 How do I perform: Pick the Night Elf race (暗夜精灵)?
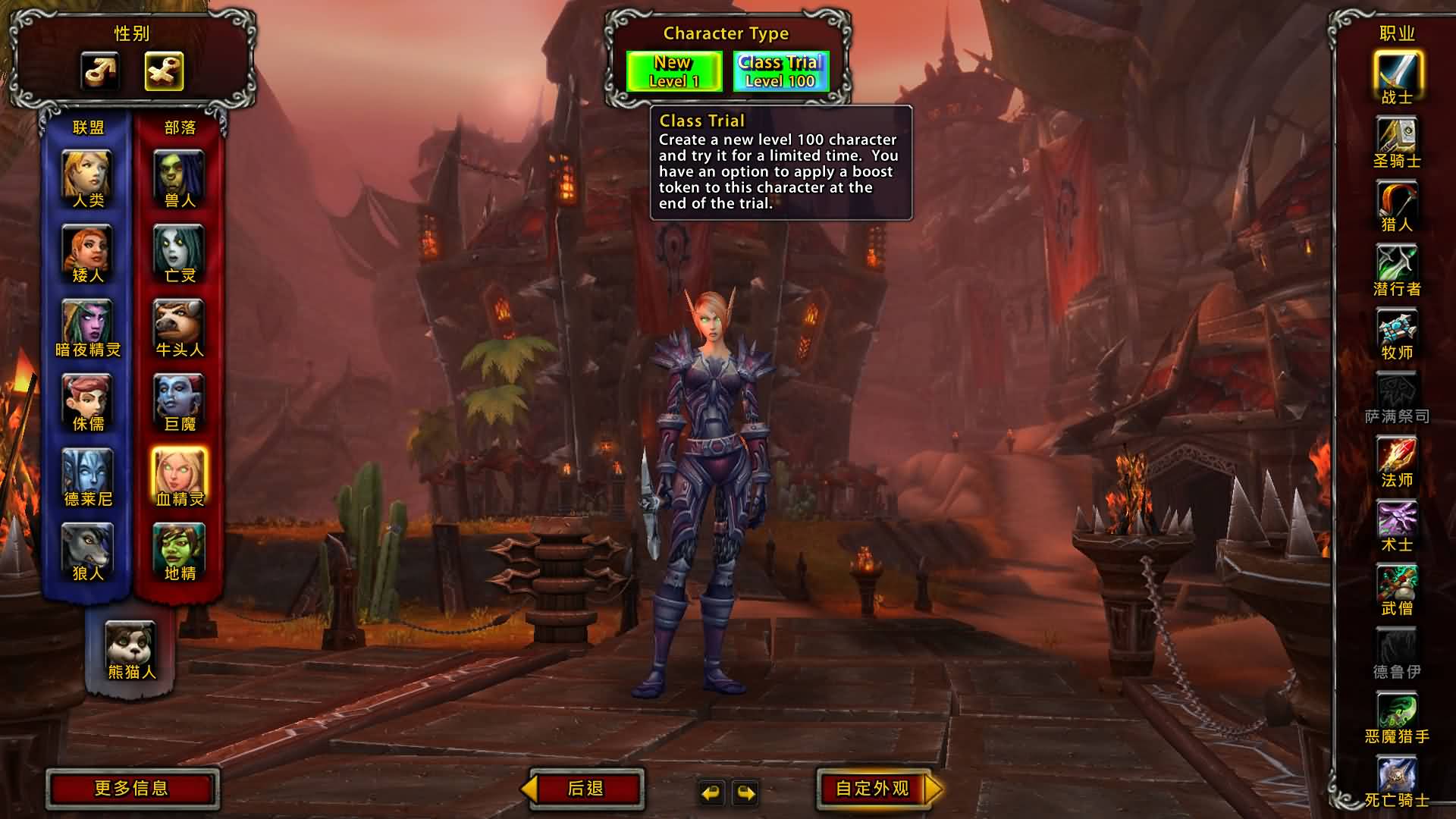click(87, 325)
